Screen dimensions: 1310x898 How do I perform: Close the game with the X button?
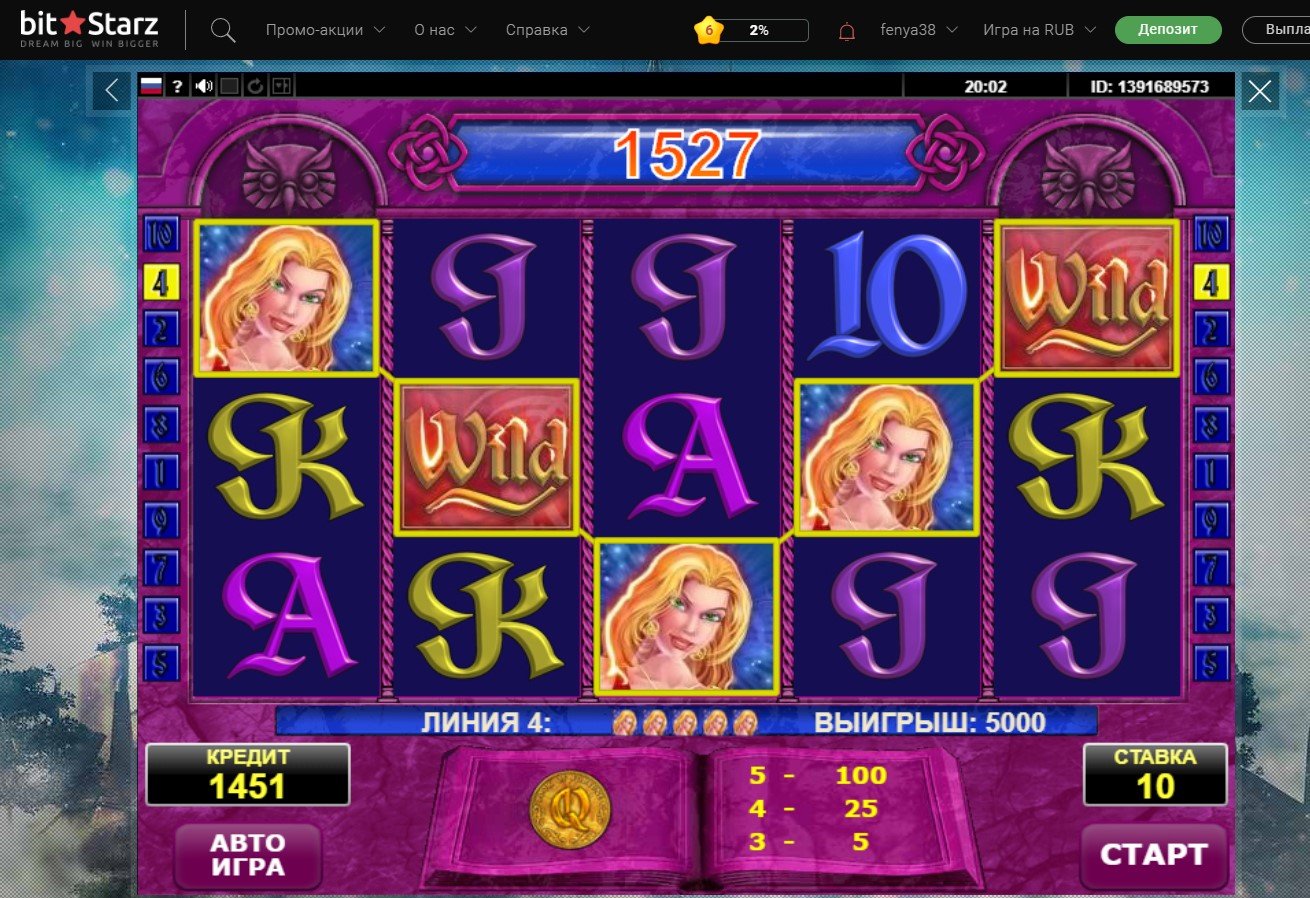coord(1260,92)
